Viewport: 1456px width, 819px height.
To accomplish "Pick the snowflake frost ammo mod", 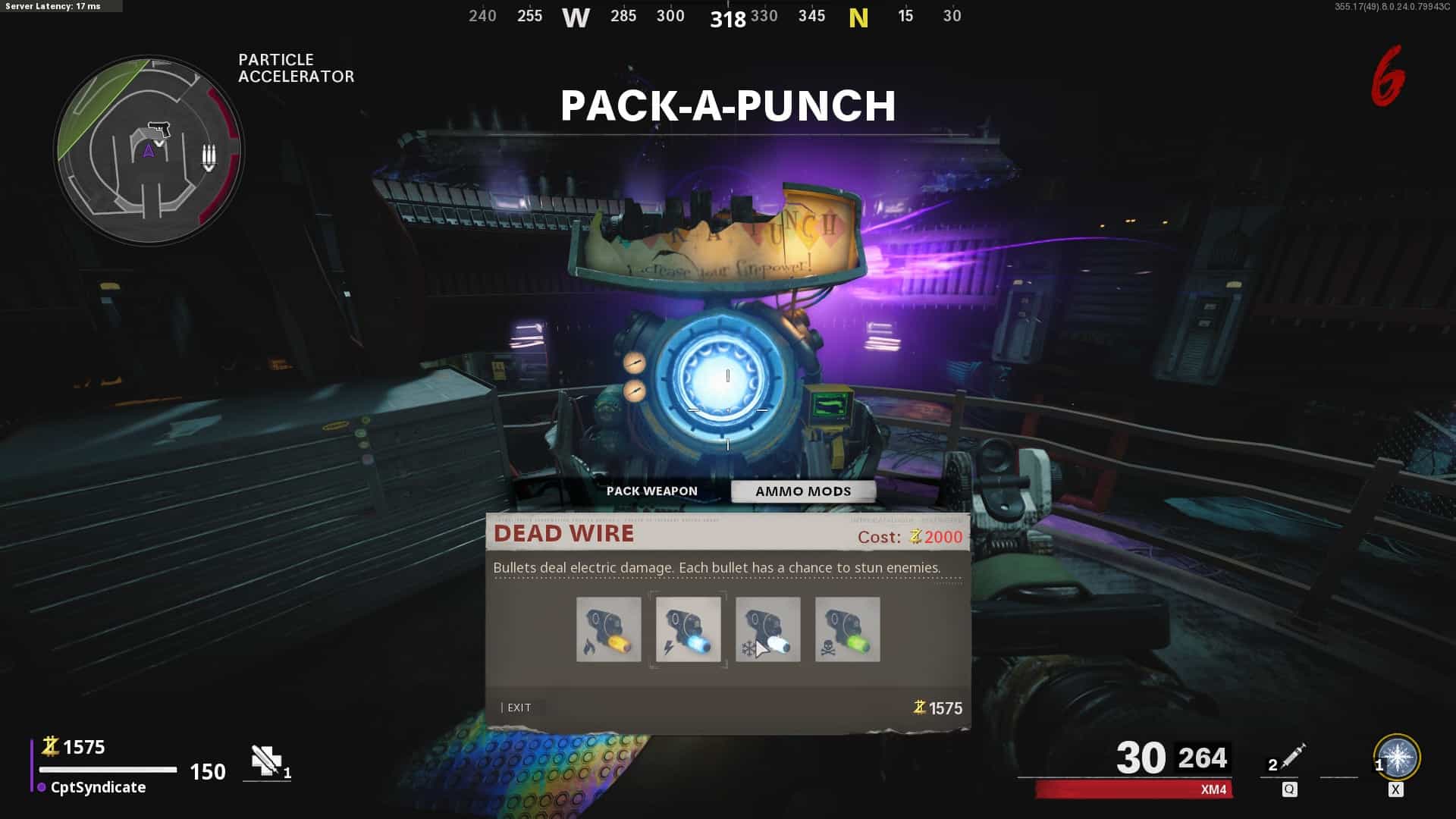I will [x=767, y=629].
